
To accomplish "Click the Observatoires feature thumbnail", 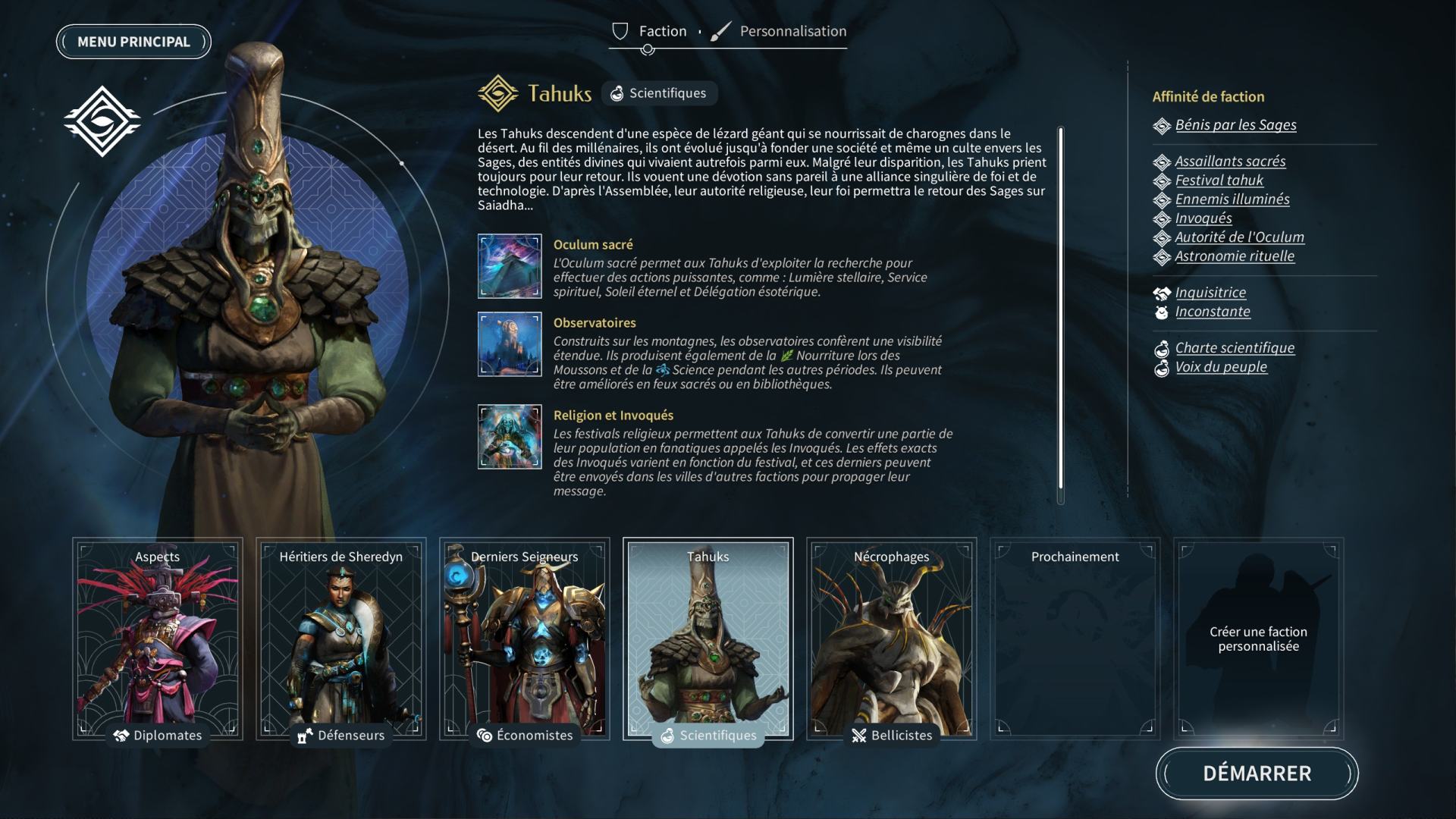I will [510, 344].
